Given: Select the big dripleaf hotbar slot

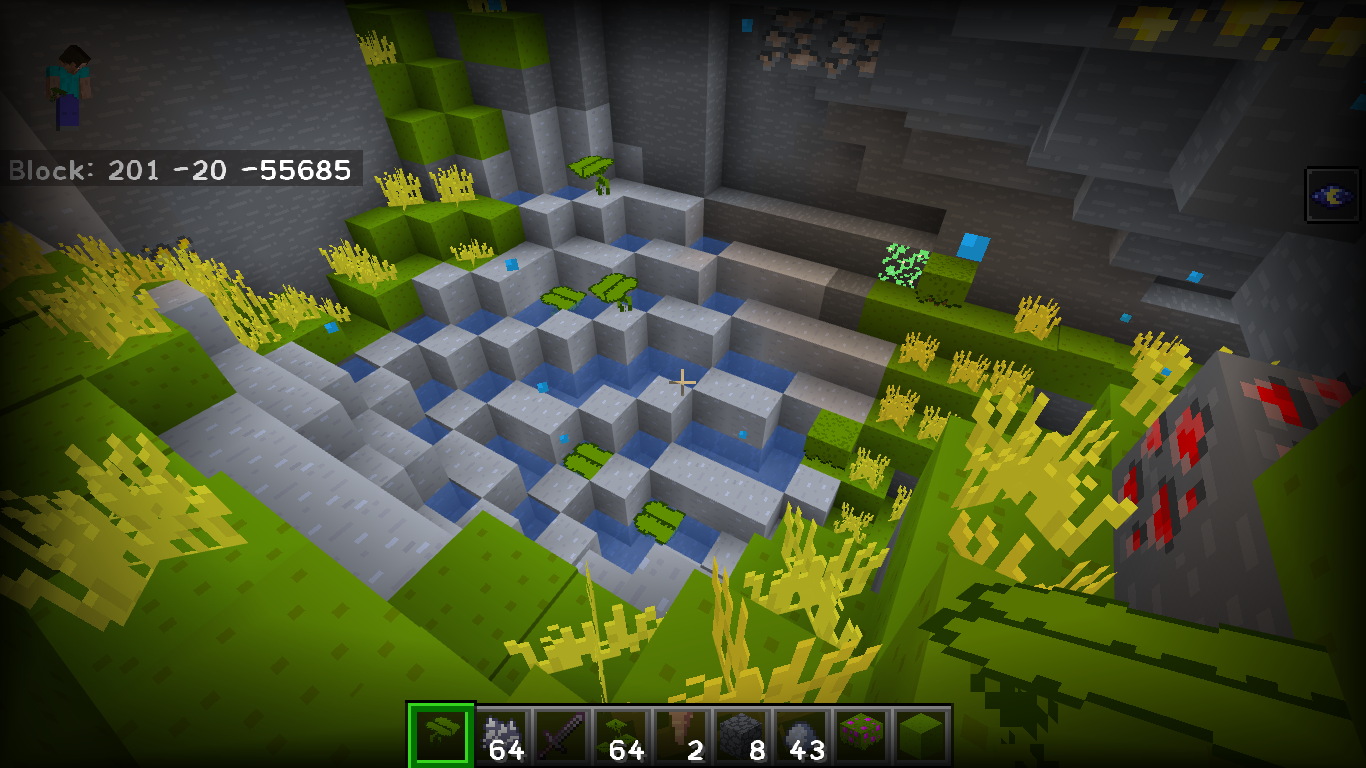Looking at the screenshot, I should 440,735.
